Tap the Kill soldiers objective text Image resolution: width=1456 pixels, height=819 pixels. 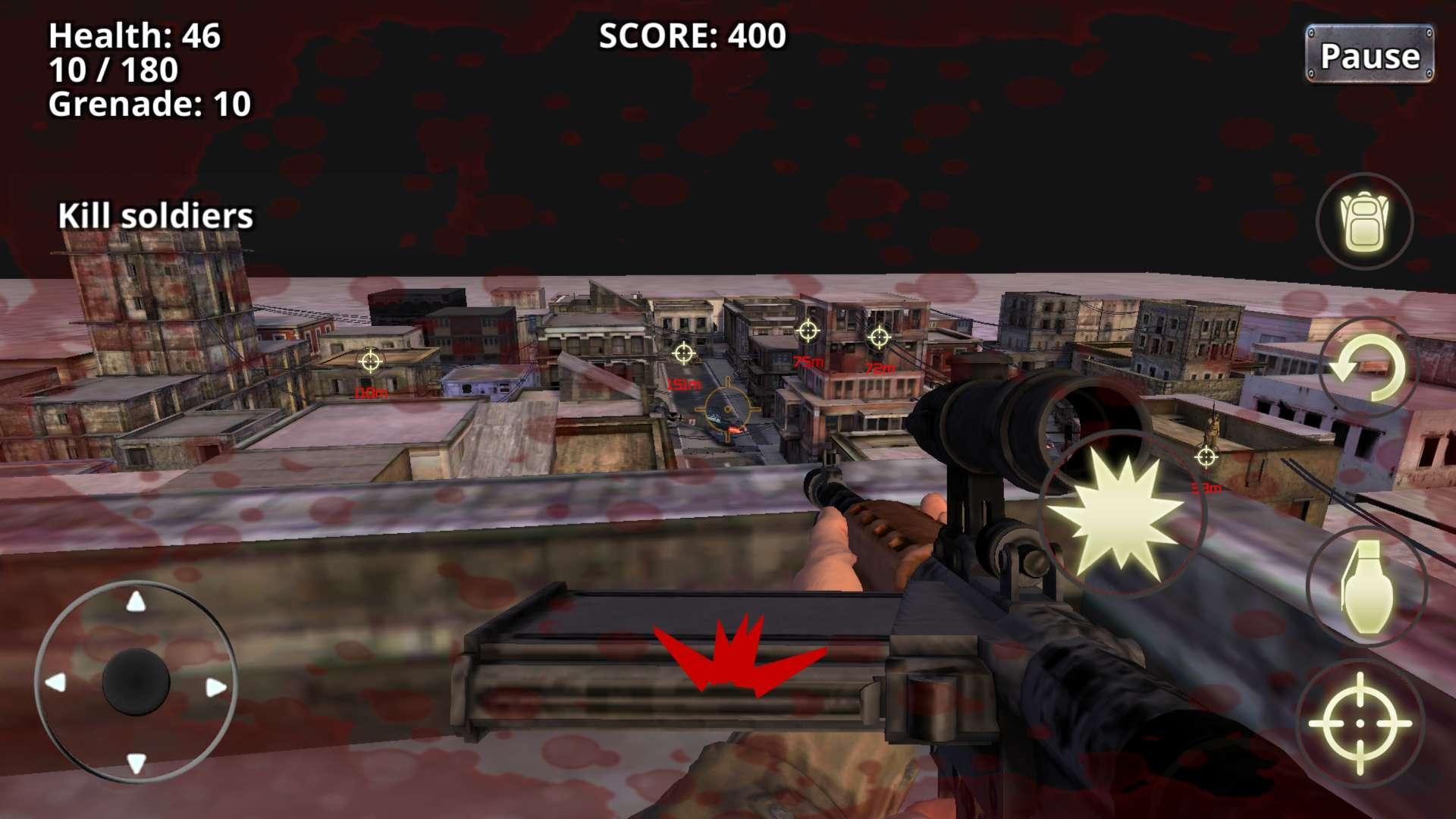[x=155, y=216]
